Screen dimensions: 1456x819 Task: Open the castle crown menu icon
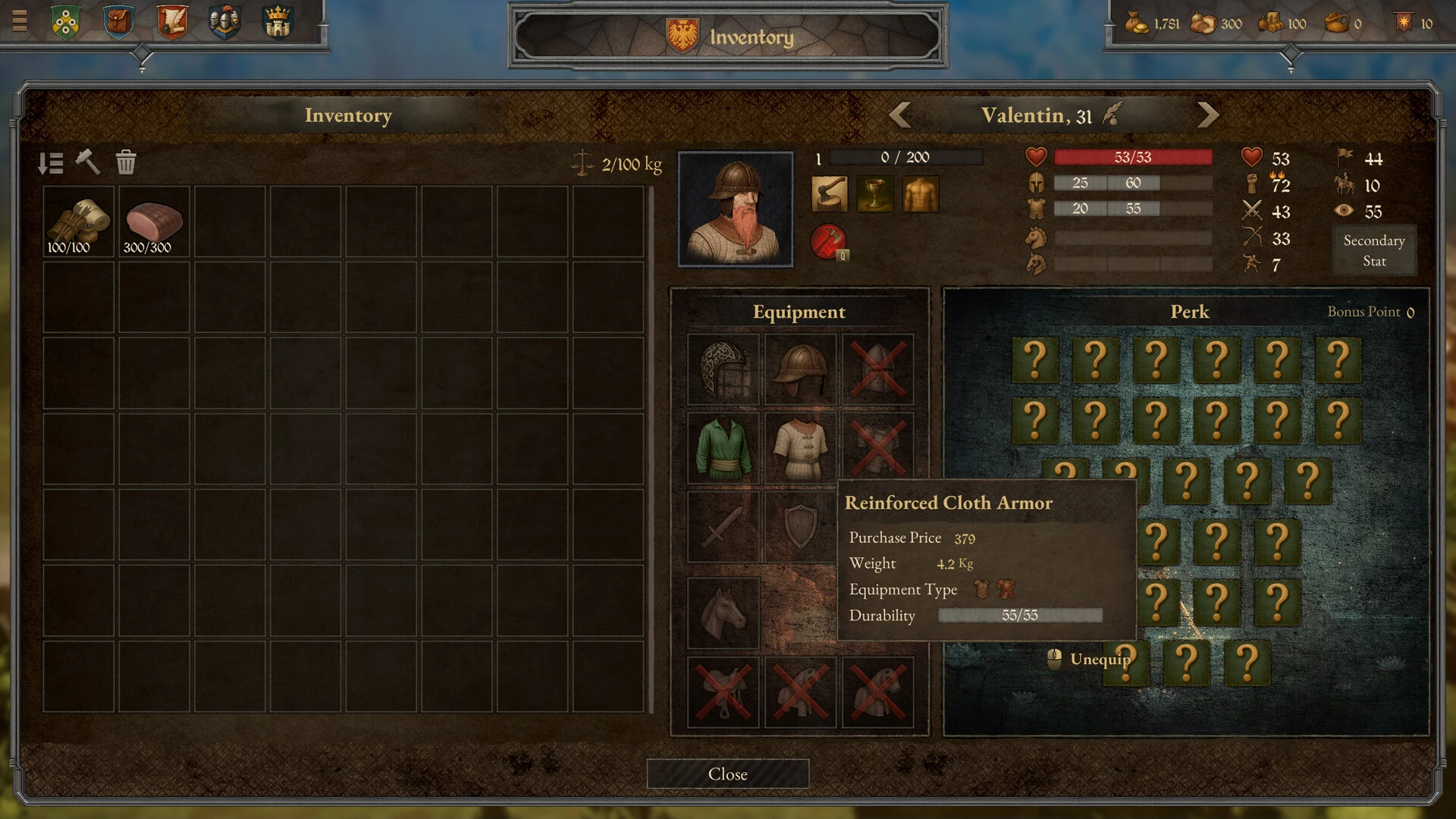[x=278, y=21]
